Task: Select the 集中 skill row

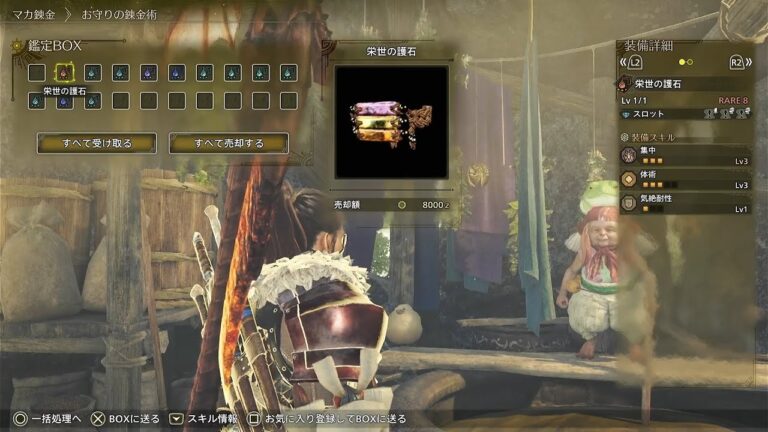Action: 685,156
